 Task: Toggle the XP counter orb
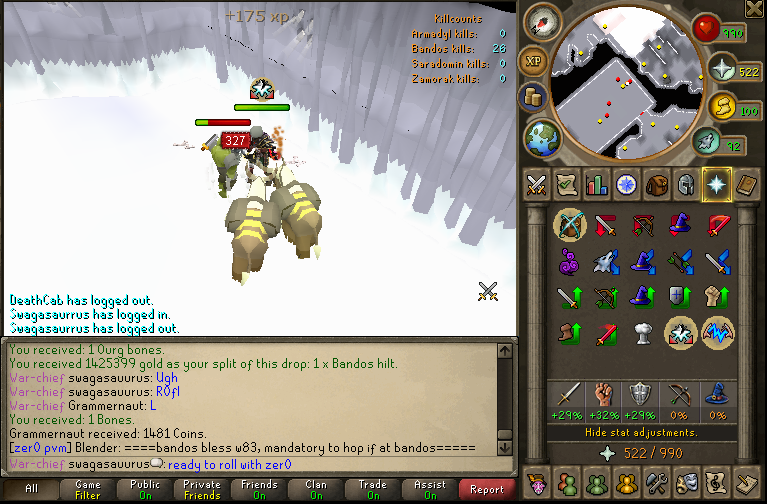(x=534, y=61)
